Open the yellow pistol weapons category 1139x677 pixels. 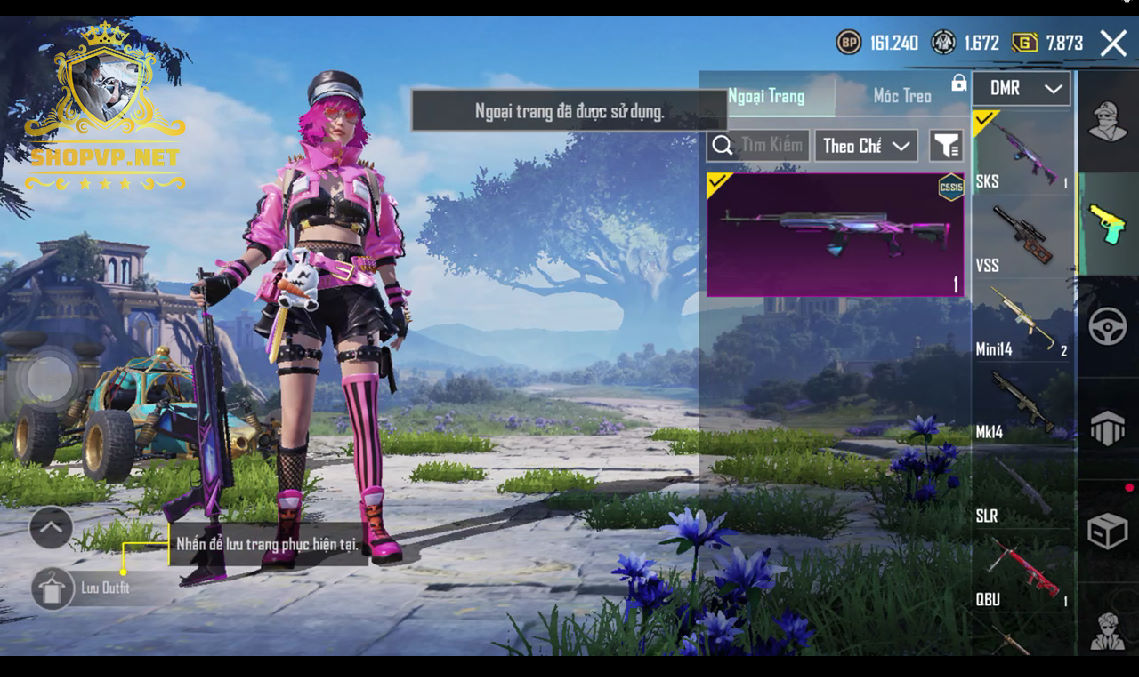tap(1108, 224)
